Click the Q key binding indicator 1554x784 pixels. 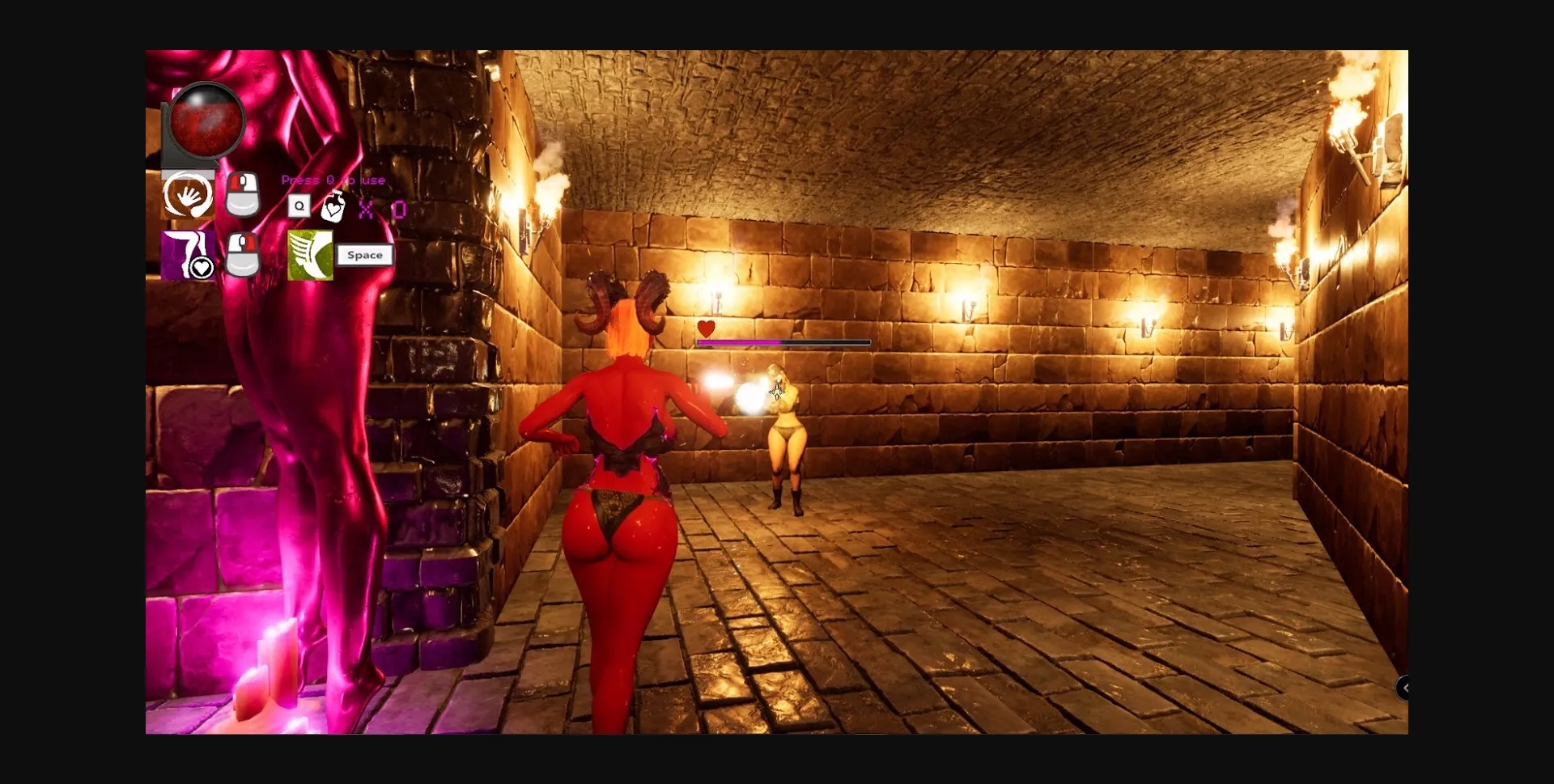pos(299,206)
